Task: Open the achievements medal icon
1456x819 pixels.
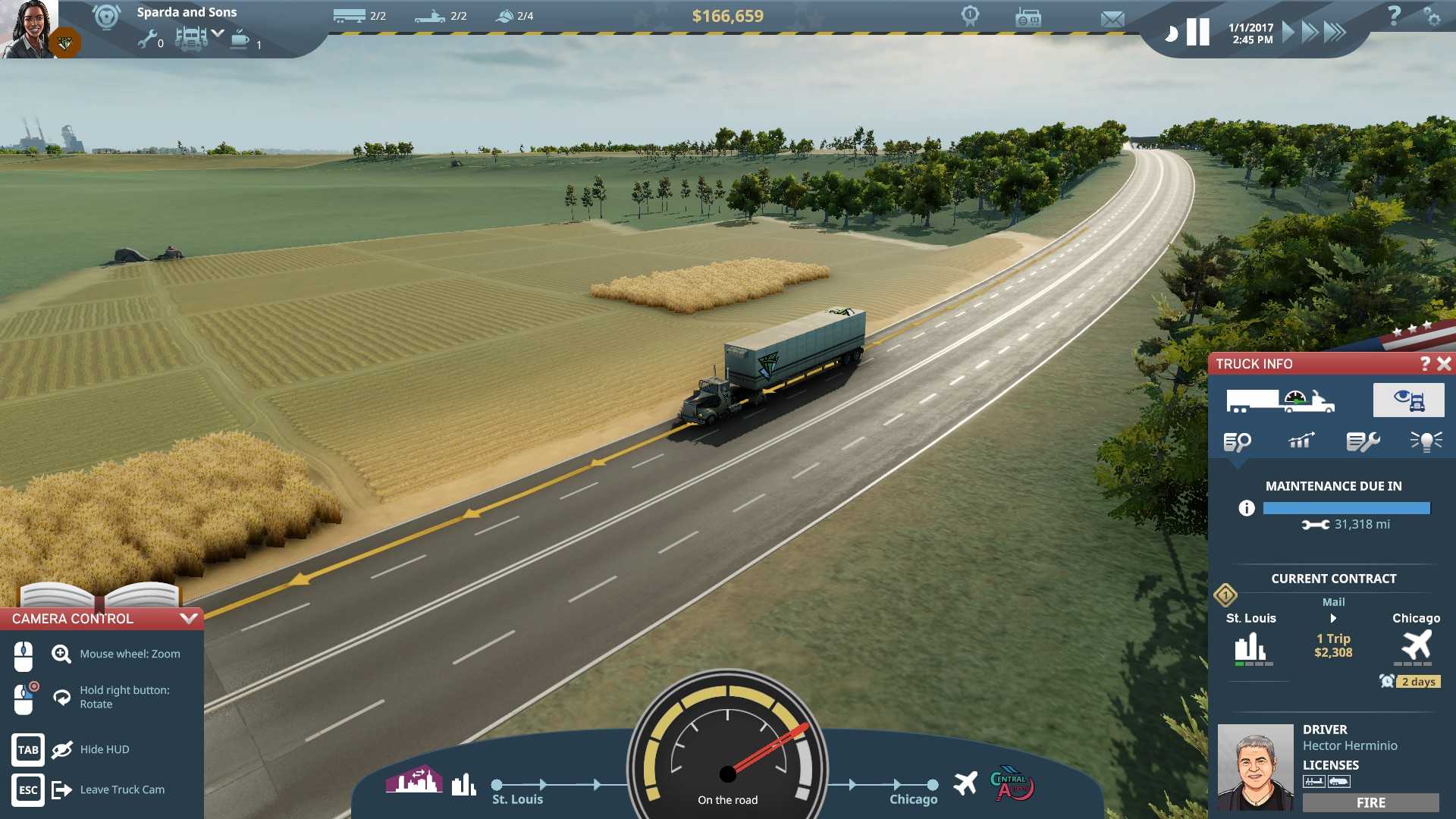Action: (969, 17)
